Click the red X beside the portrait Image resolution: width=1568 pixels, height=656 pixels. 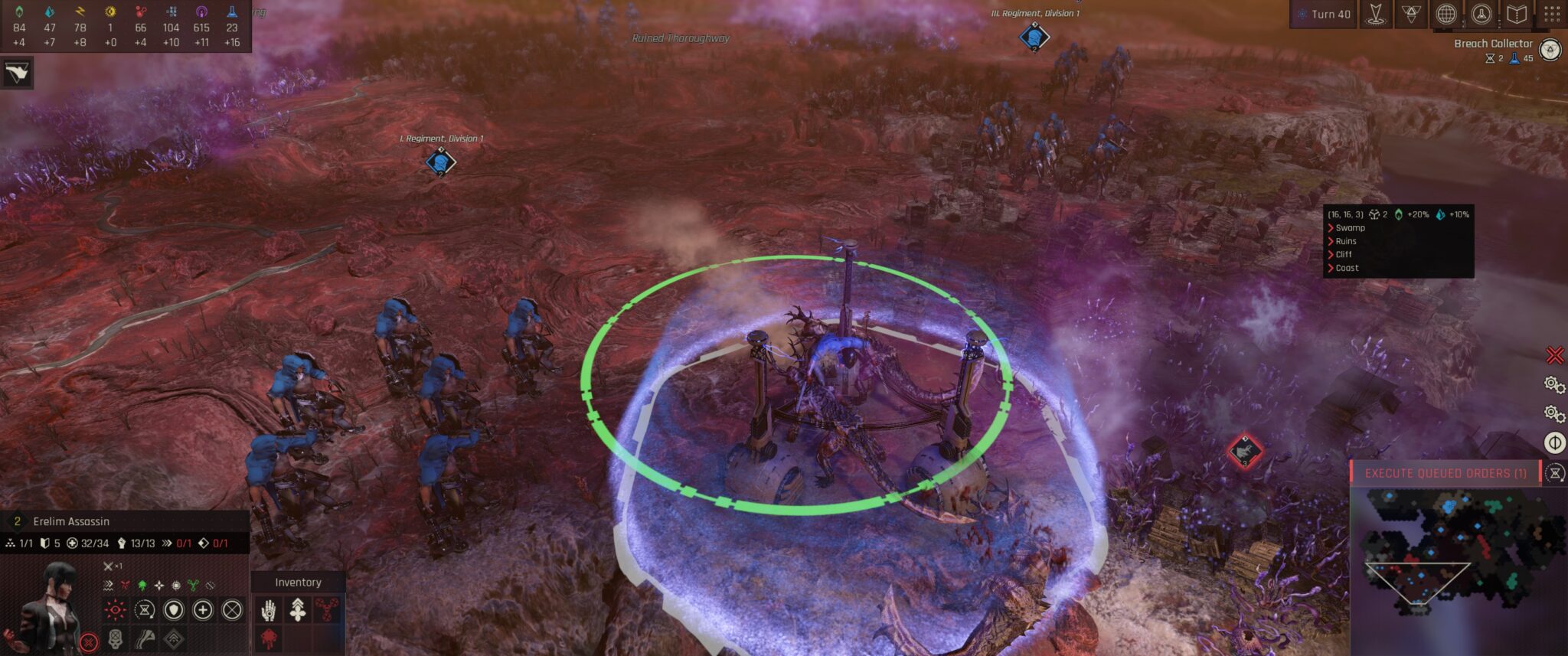click(x=89, y=642)
